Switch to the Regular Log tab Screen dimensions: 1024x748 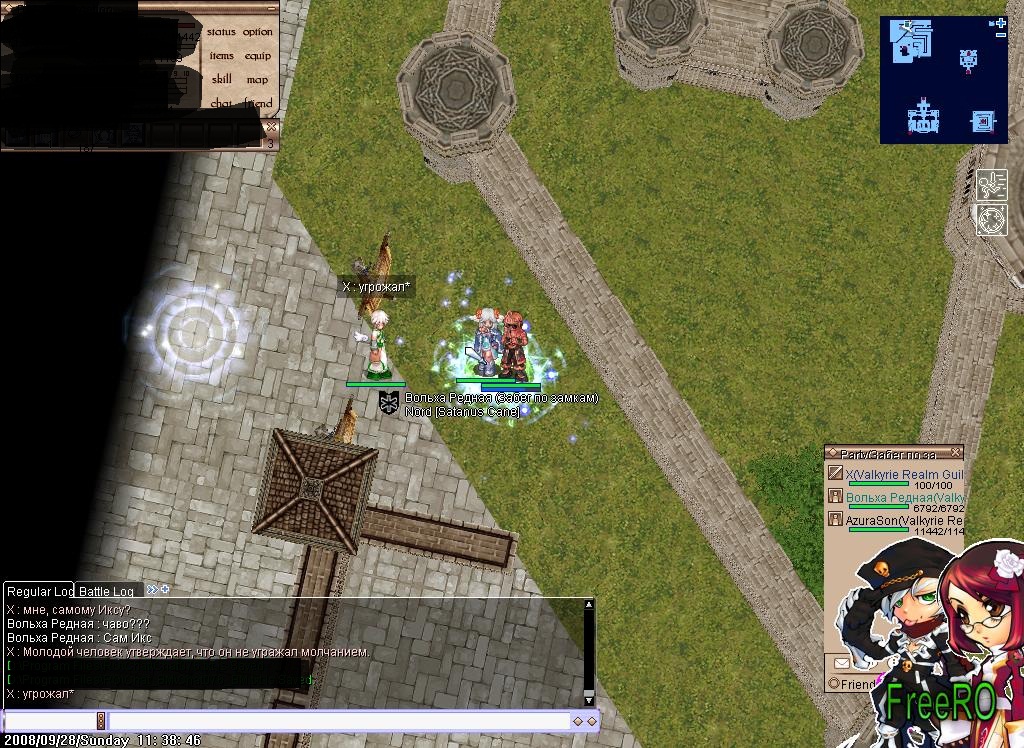click(x=39, y=591)
